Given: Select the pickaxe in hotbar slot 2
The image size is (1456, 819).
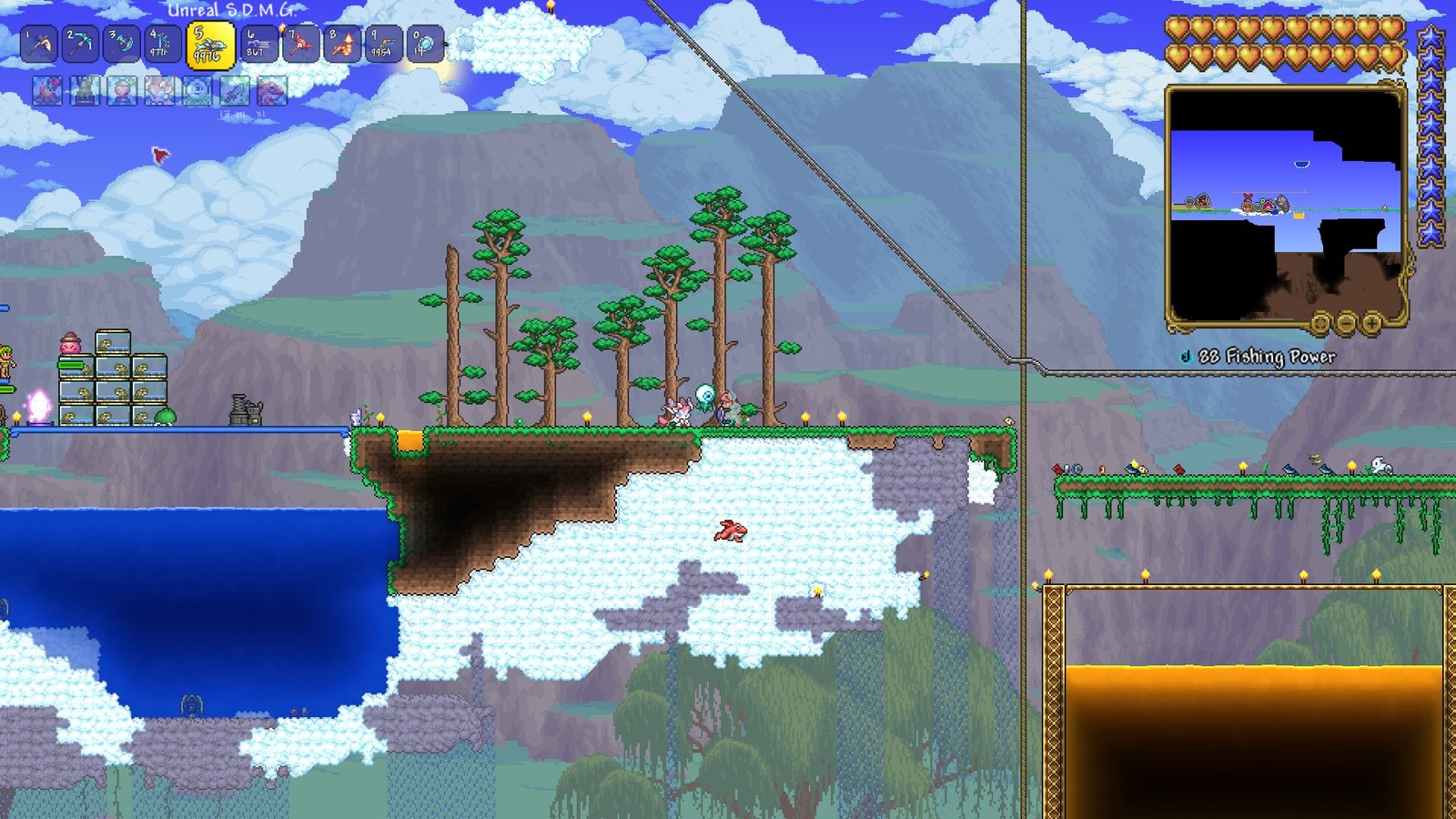Looking at the screenshot, I should [x=84, y=41].
